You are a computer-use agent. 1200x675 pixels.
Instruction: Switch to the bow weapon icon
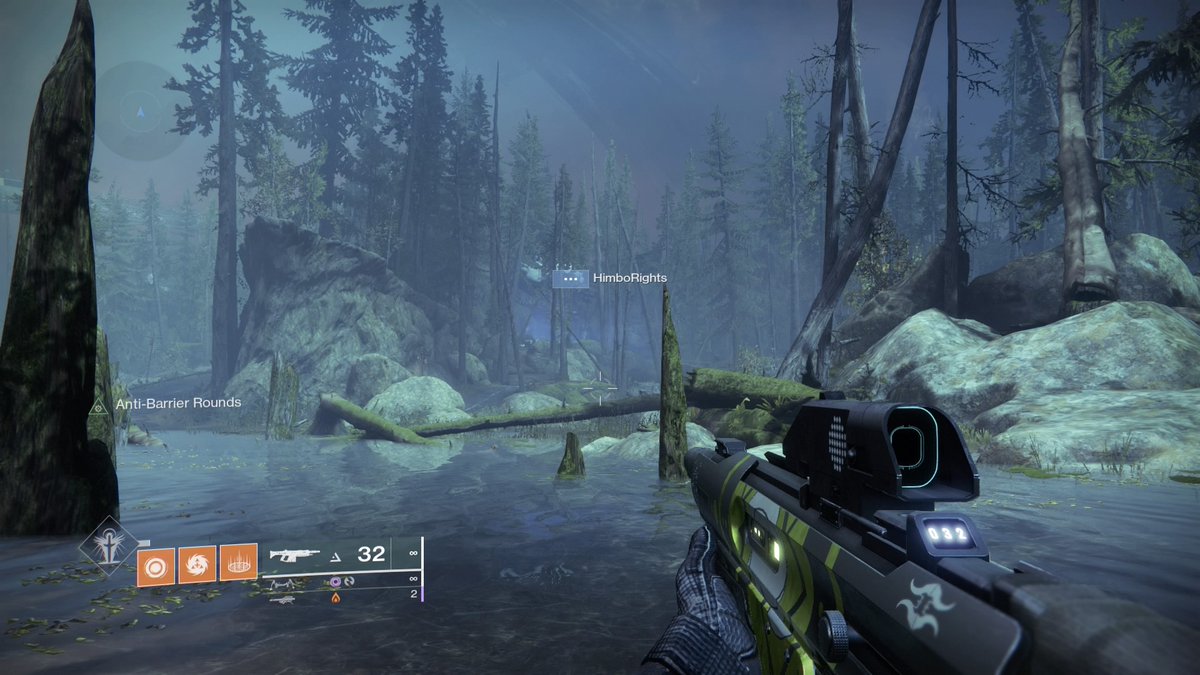point(285,583)
